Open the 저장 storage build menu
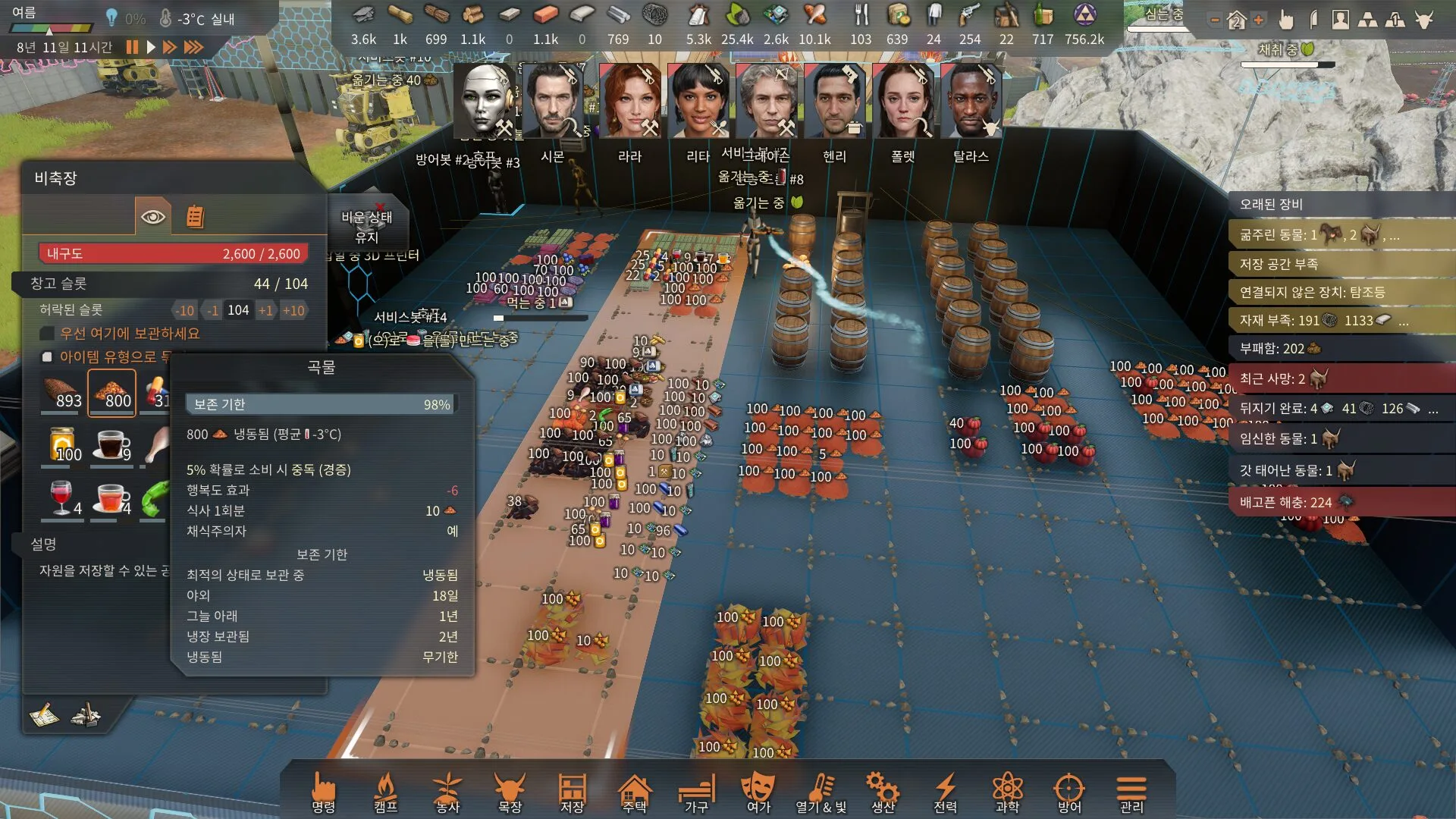1456x819 pixels. (572, 792)
